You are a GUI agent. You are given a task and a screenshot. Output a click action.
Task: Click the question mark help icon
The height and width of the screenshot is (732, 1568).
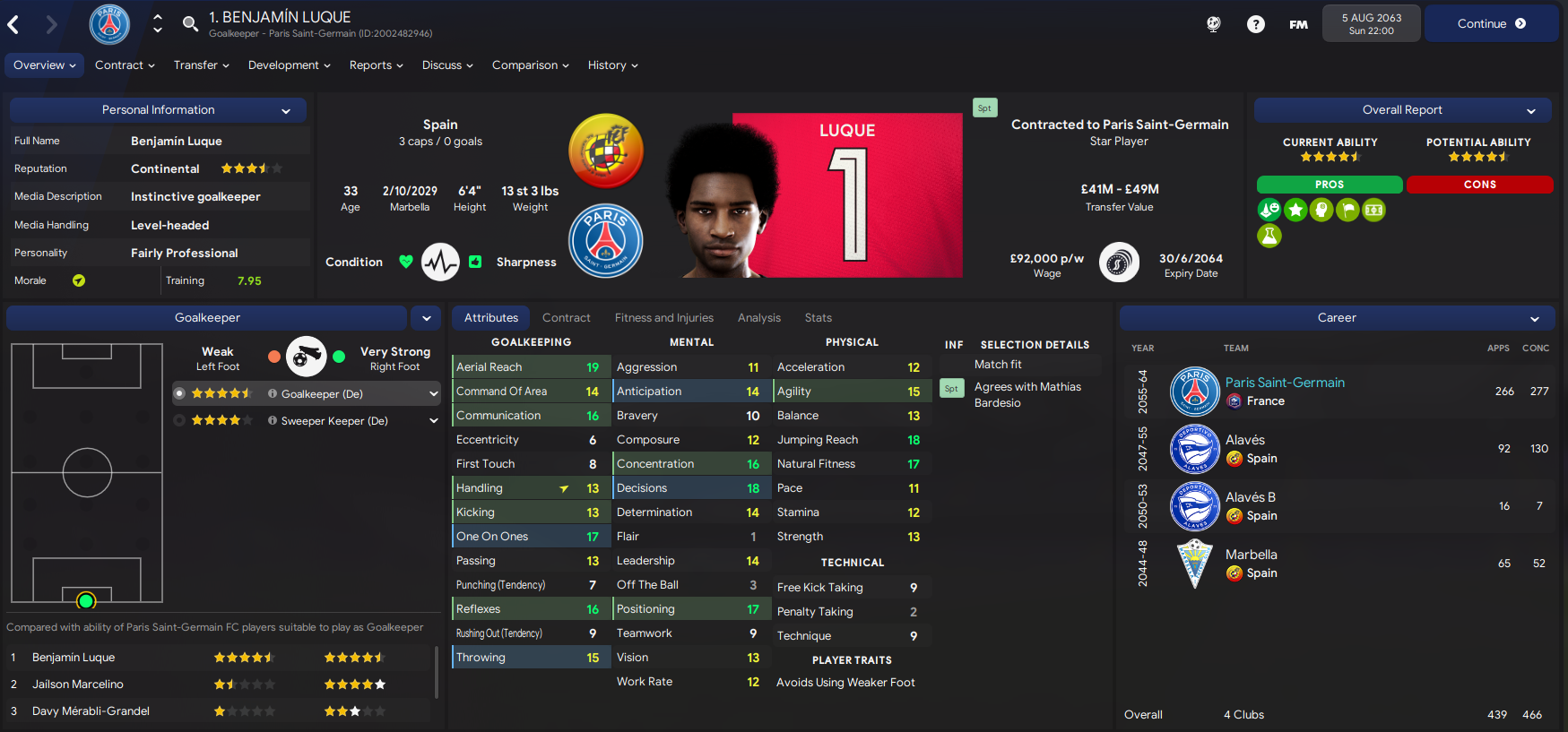tap(1256, 24)
